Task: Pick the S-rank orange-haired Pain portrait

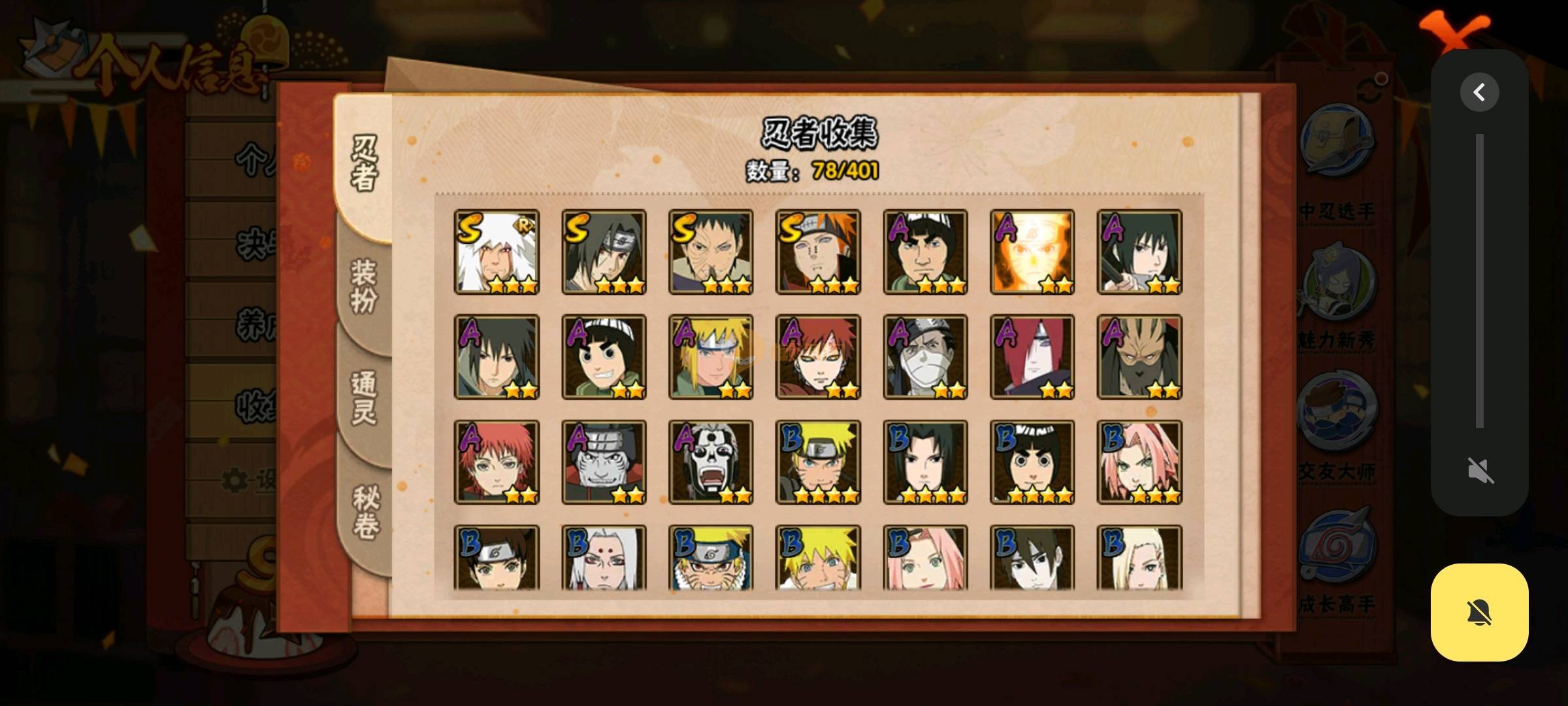Action: click(x=818, y=252)
